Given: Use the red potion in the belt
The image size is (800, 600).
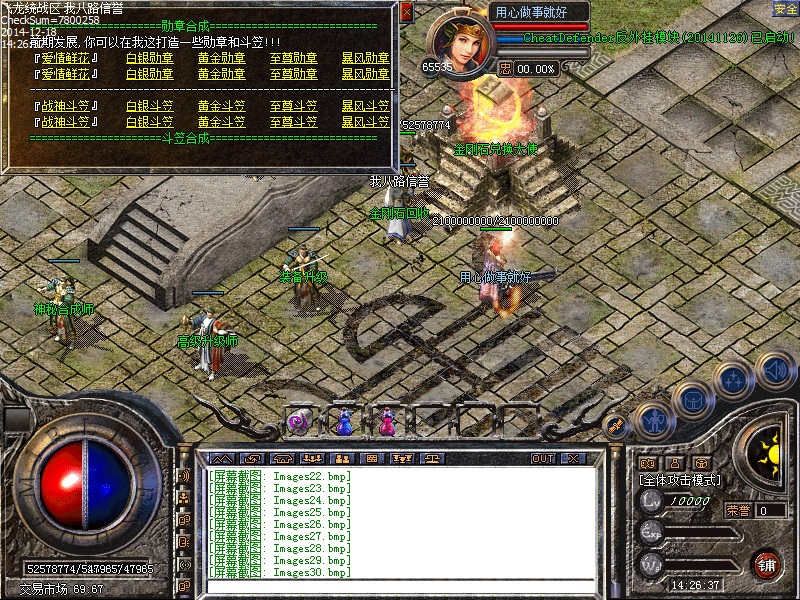Looking at the screenshot, I should point(387,423).
